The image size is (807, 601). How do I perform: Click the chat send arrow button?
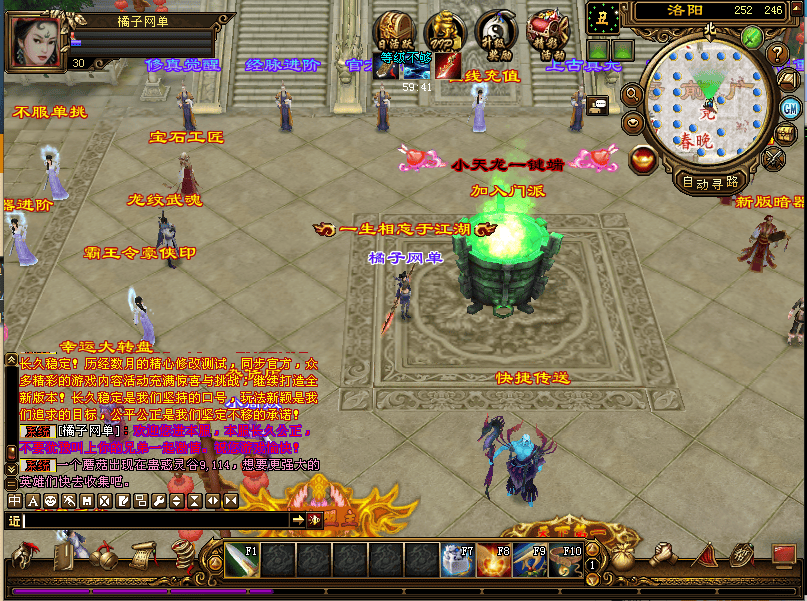click(x=298, y=520)
